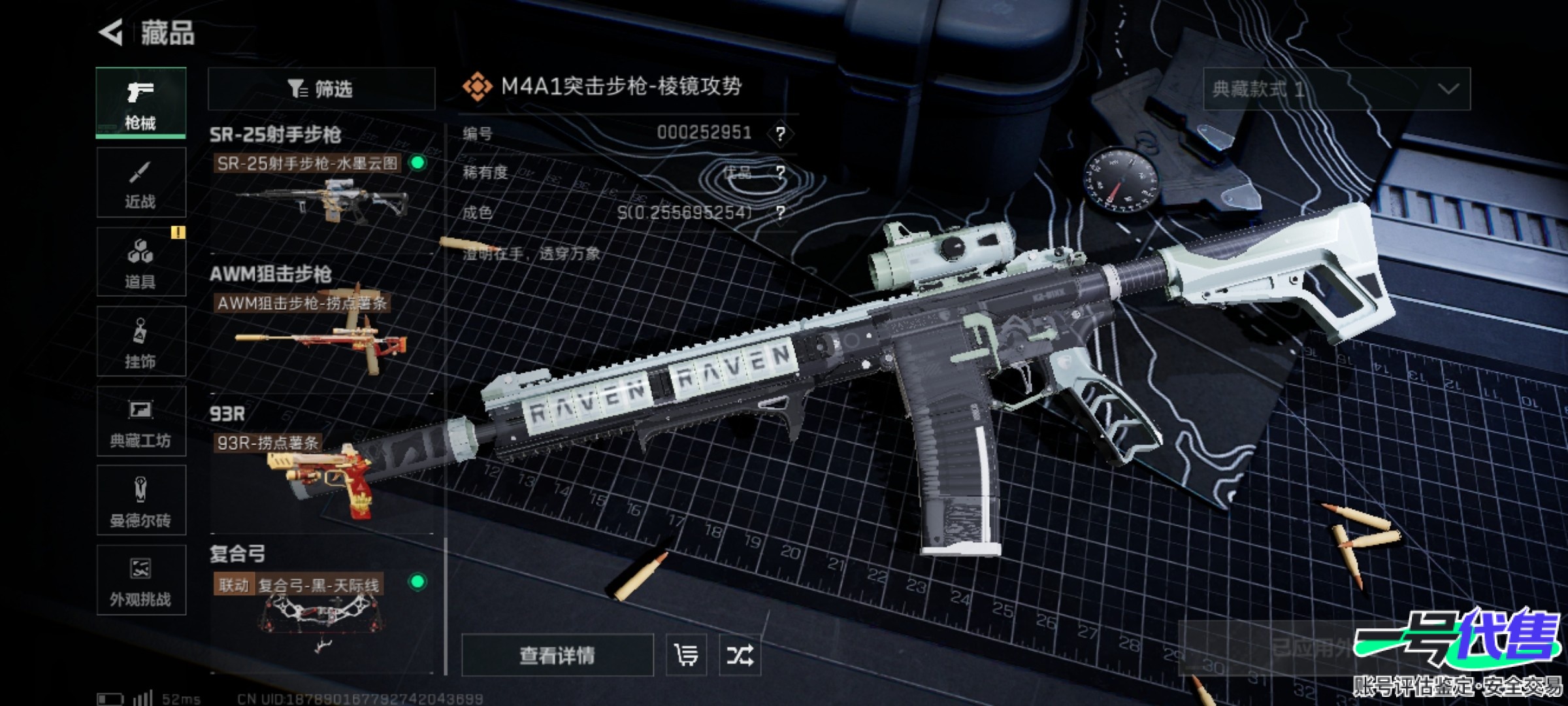Open the 近战 melee category

click(140, 183)
